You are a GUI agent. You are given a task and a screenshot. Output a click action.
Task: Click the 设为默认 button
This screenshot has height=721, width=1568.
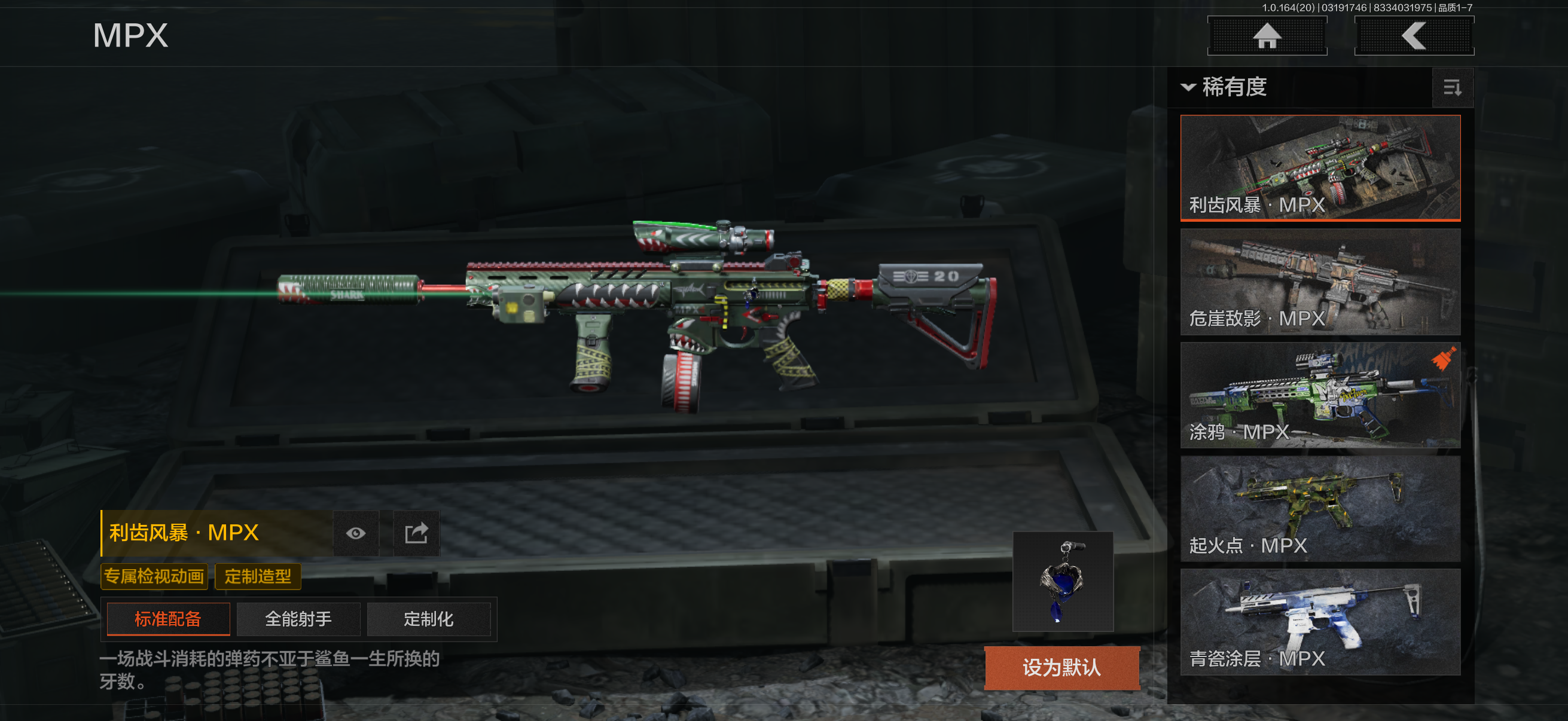point(1061,667)
